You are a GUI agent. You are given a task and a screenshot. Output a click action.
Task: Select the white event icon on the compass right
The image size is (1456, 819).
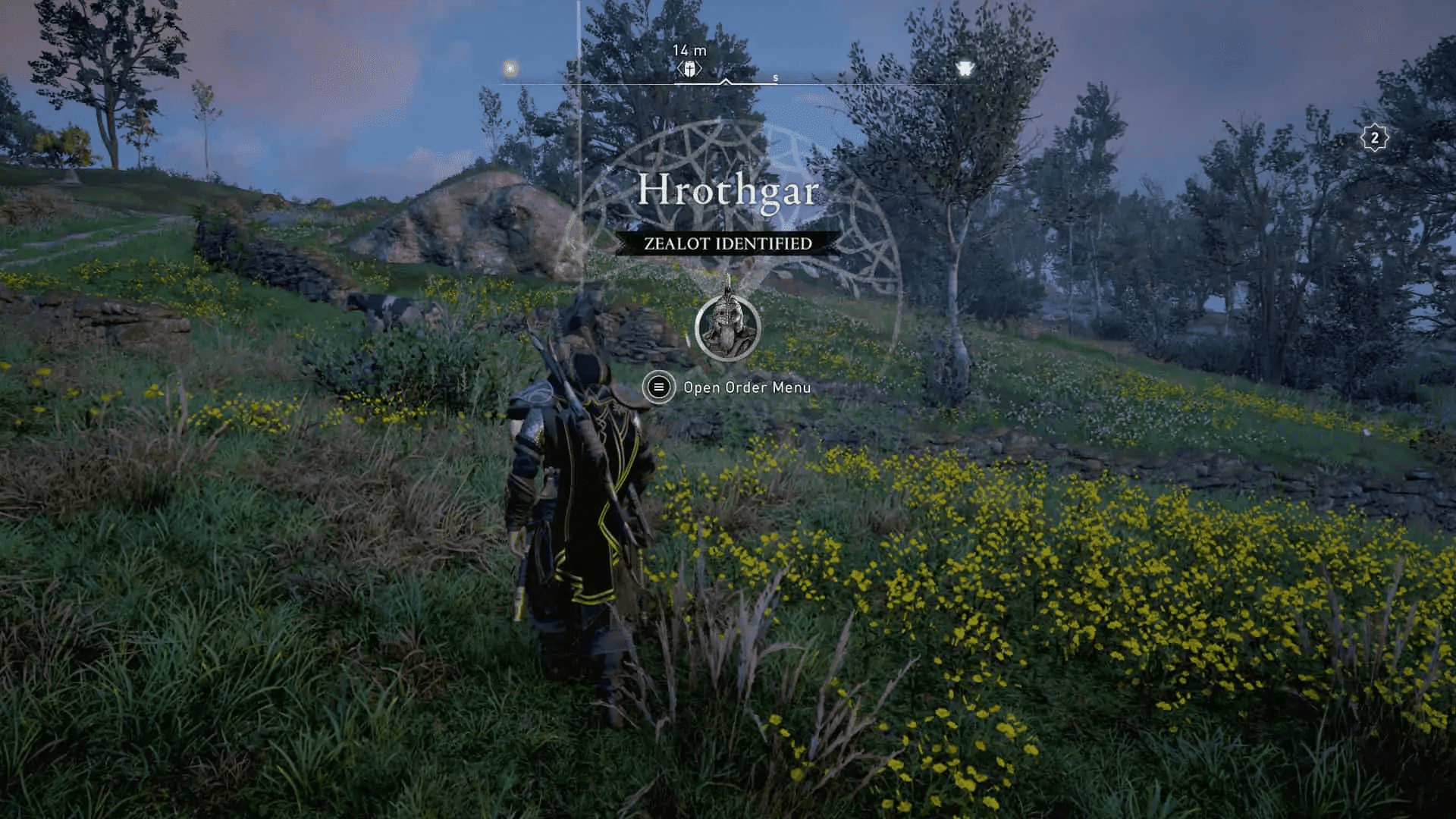(965, 68)
